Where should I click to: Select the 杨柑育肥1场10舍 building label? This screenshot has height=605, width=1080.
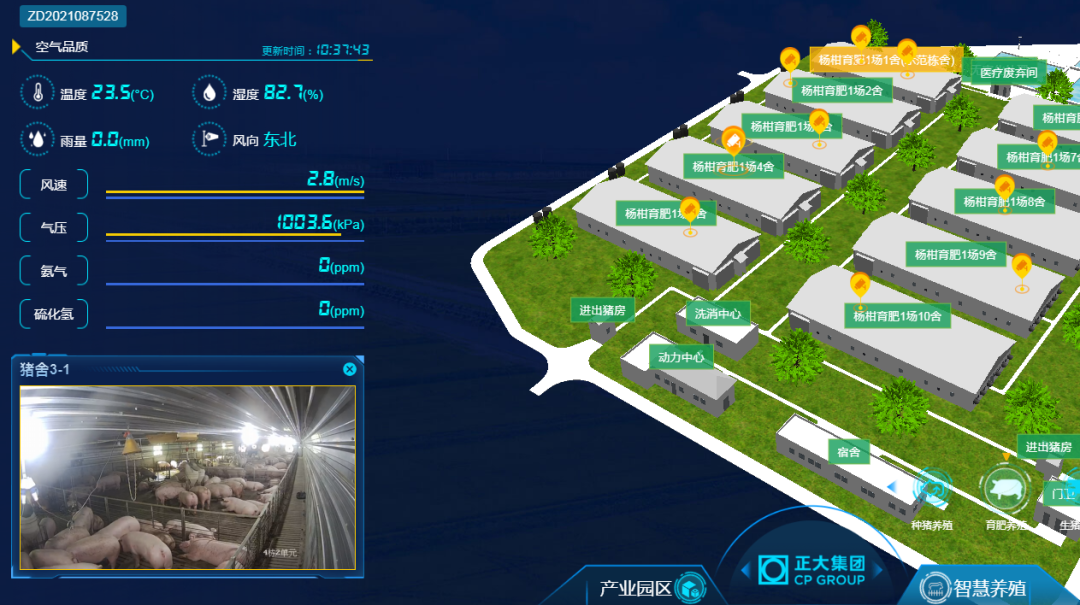click(x=897, y=317)
